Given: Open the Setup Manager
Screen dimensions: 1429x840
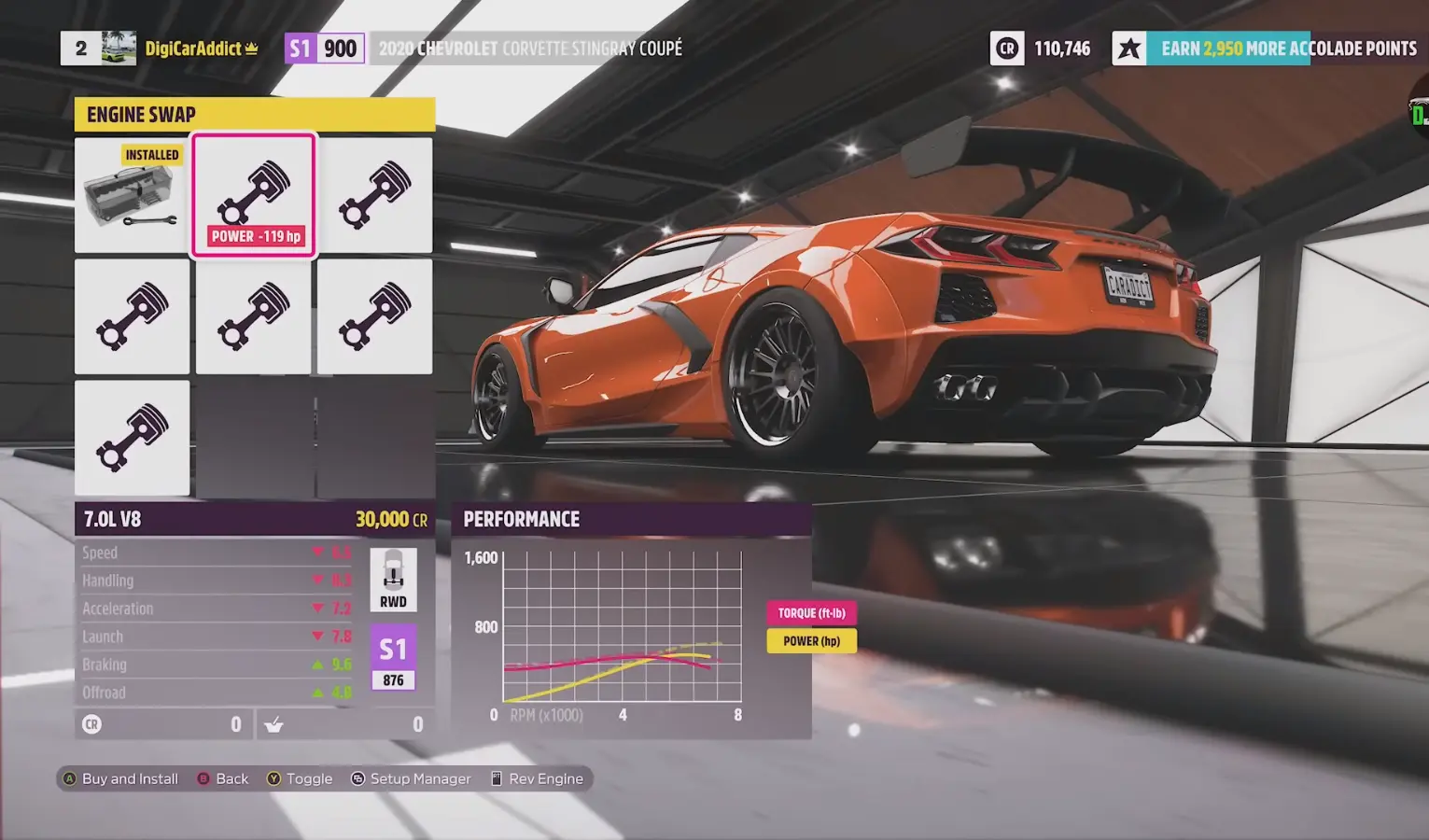Looking at the screenshot, I should pyautogui.click(x=411, y=777).
